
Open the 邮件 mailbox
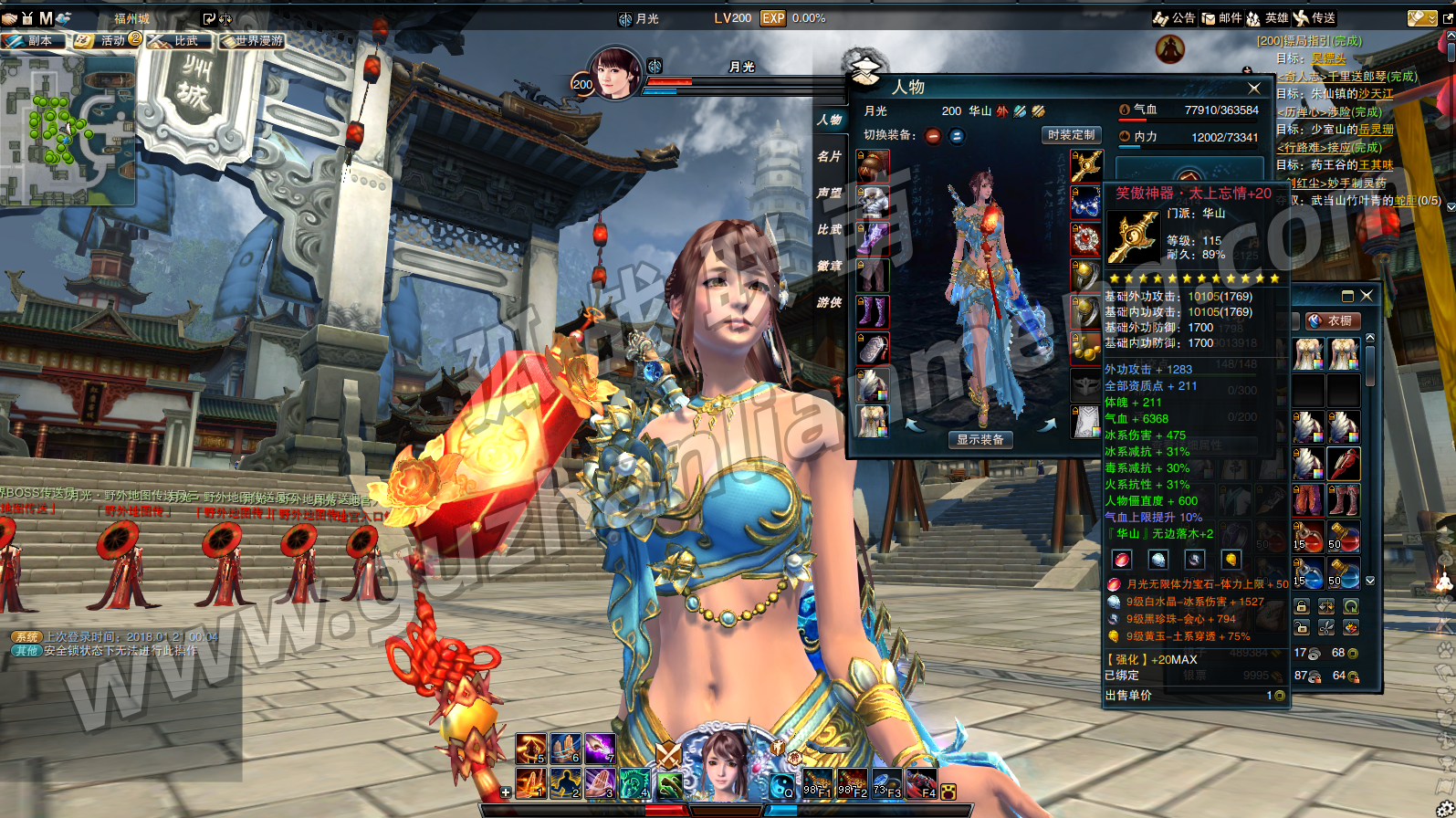(x=1222, y=18)
